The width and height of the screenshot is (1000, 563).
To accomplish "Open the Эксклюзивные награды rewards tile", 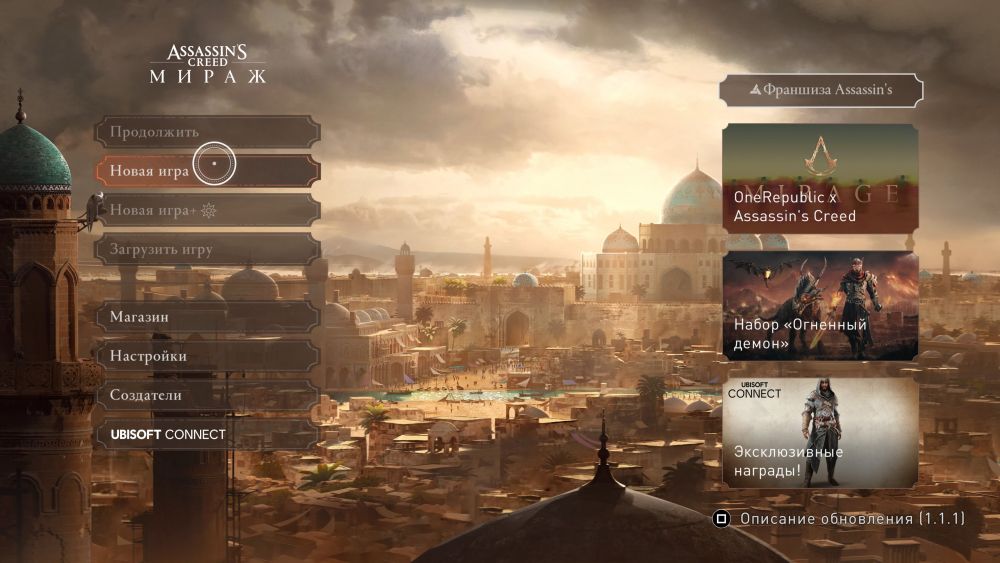I will tap(820, 432).
